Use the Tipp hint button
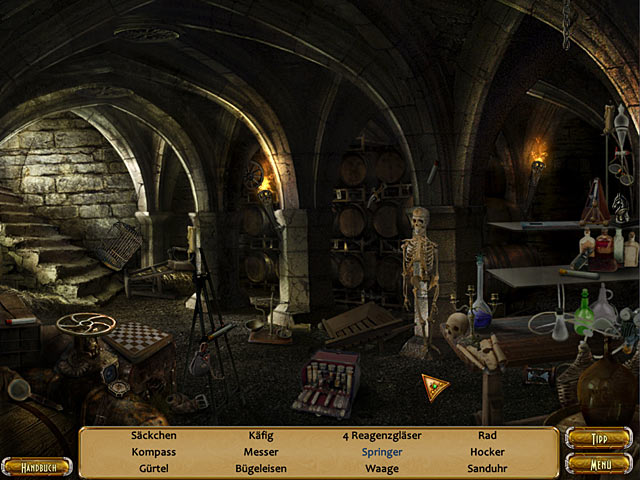Image resolution: width=640 pixels, height=480 pixels. coord(598,439)
